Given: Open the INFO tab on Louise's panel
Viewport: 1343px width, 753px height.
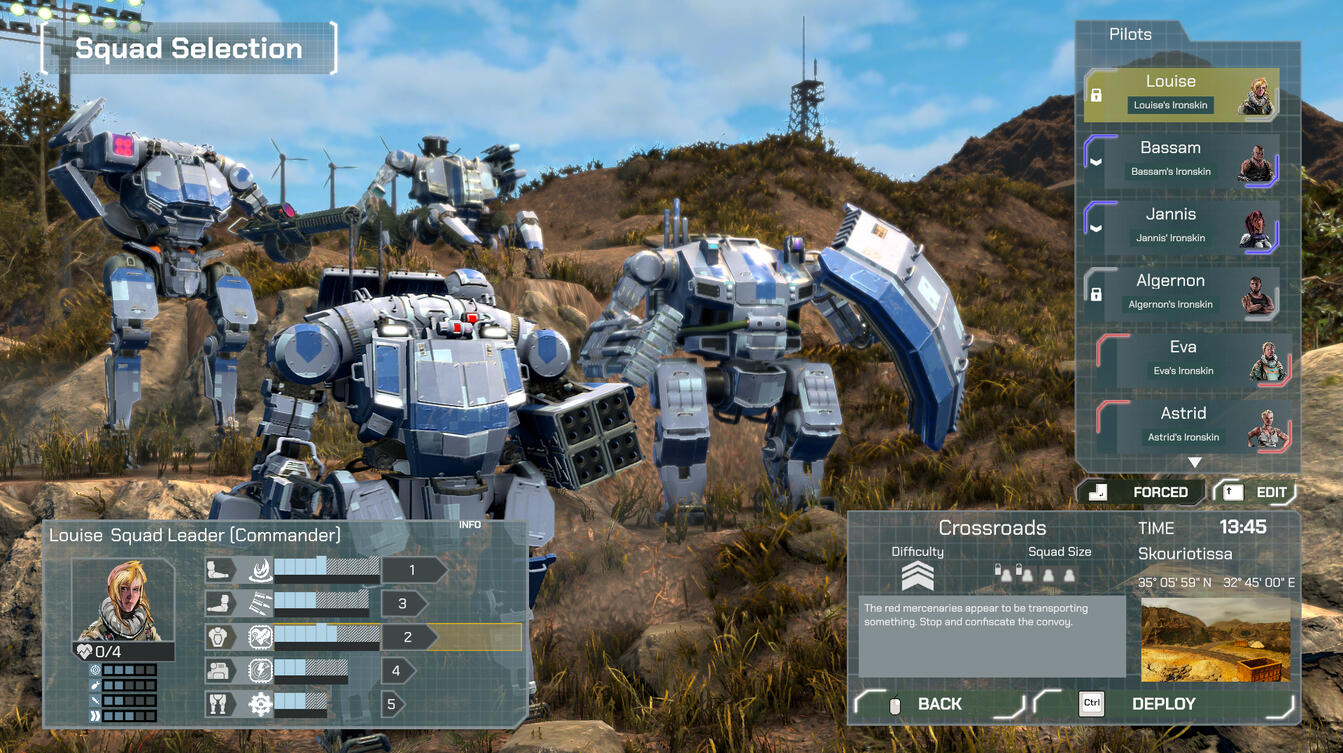Looking at the screenshot, I should [x=470, y=525].
